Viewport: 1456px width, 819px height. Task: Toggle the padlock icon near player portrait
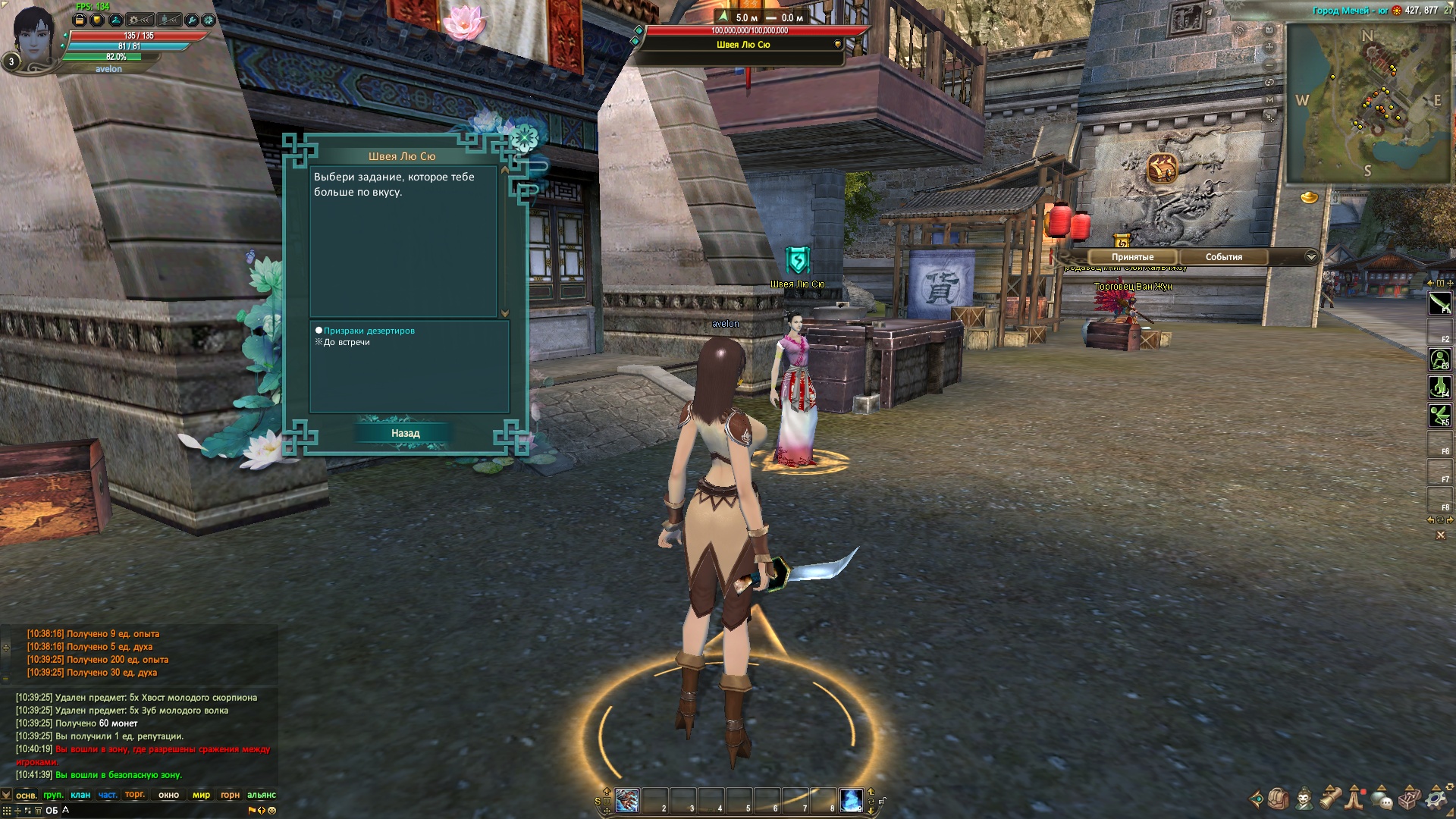(x=80, y=20)
